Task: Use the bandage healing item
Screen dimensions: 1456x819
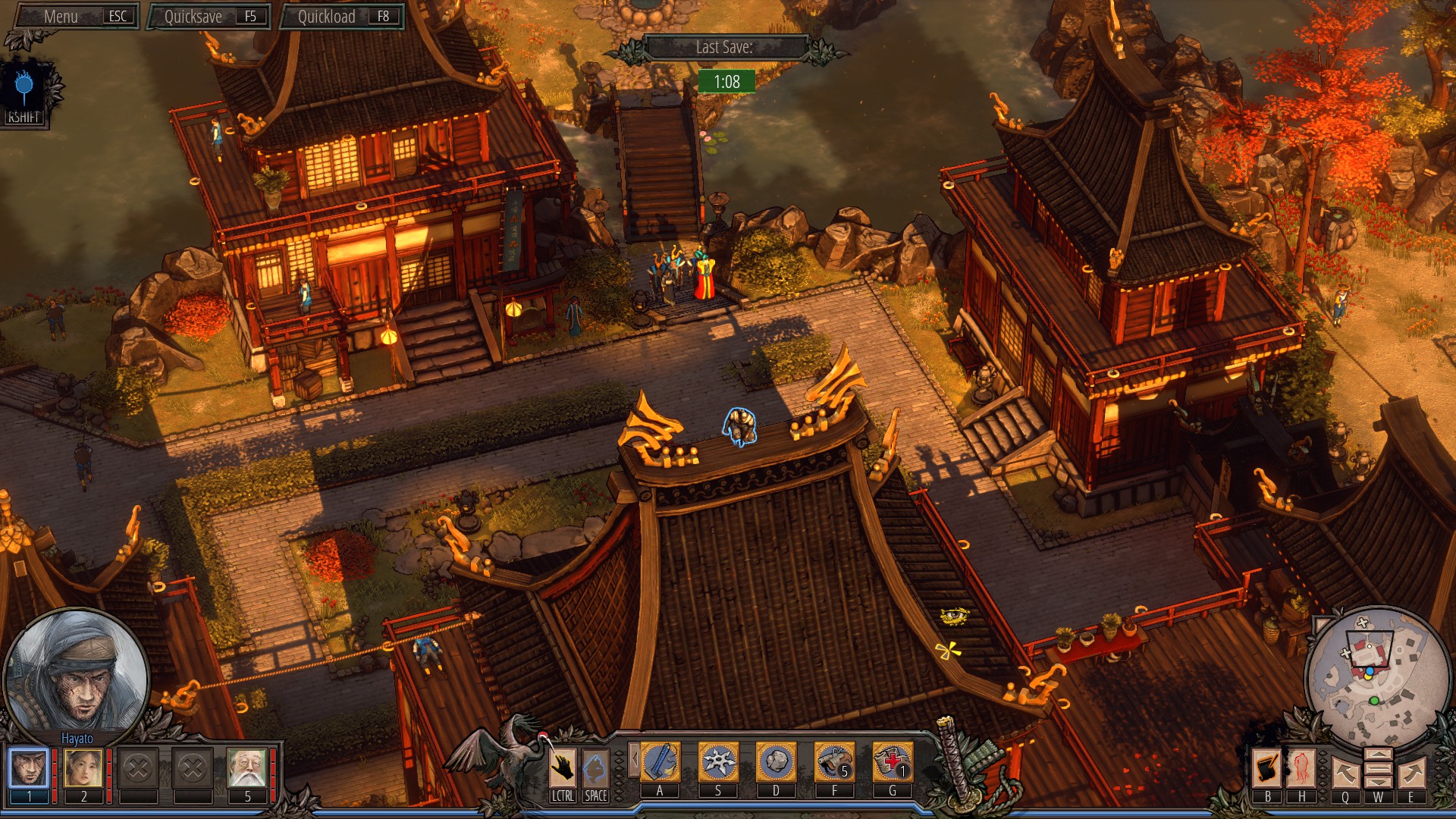Action: (x=893, y=762)
